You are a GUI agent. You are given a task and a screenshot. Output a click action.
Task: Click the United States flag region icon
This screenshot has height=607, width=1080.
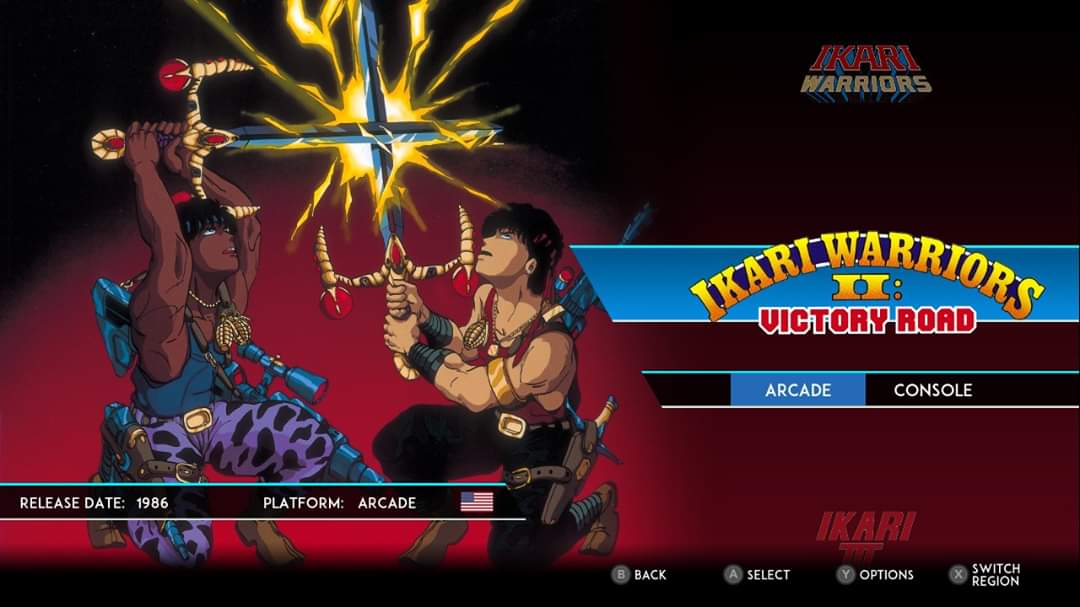477,502
